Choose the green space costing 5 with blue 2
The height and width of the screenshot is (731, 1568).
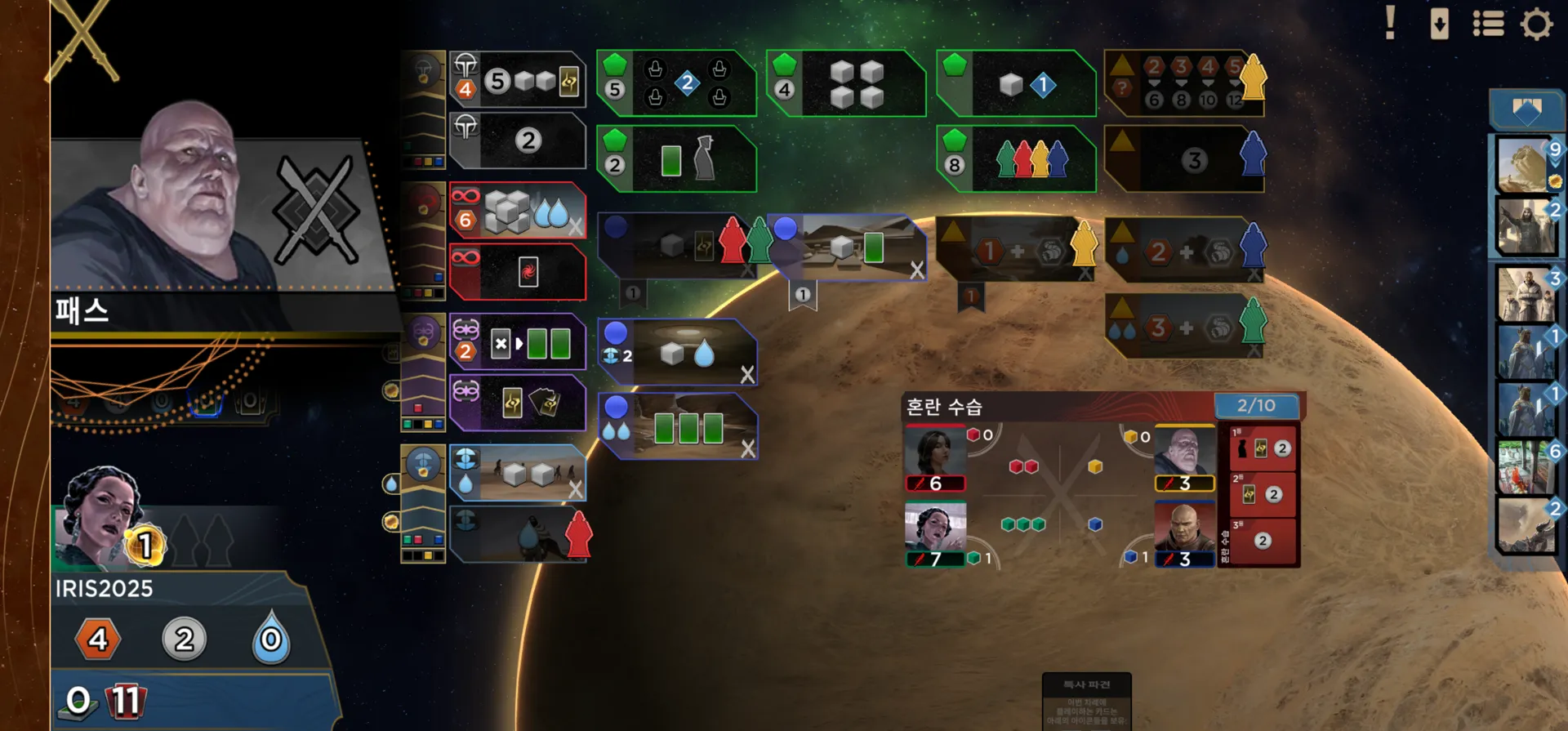pyautogui.click(x=676, y=83)
